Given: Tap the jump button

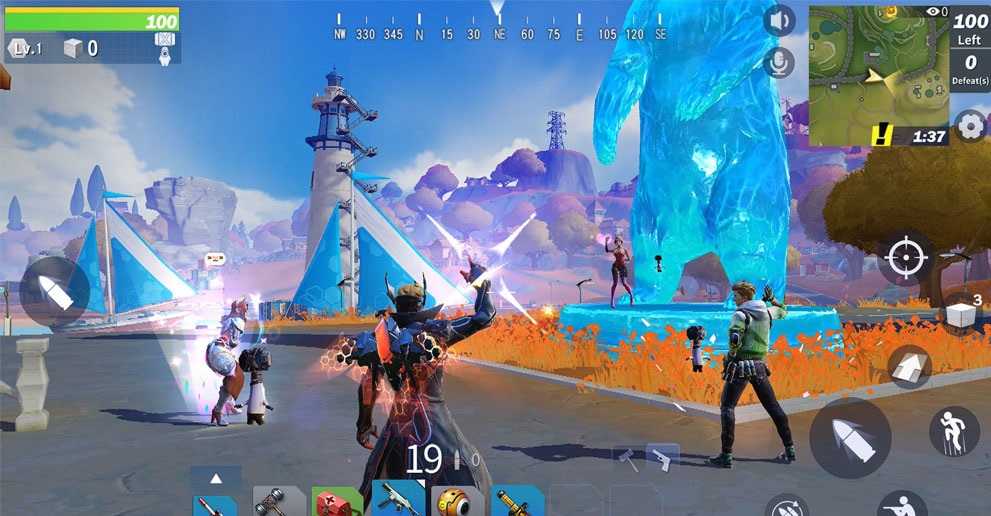Looking at the screenshot, I should click(954, 431).
